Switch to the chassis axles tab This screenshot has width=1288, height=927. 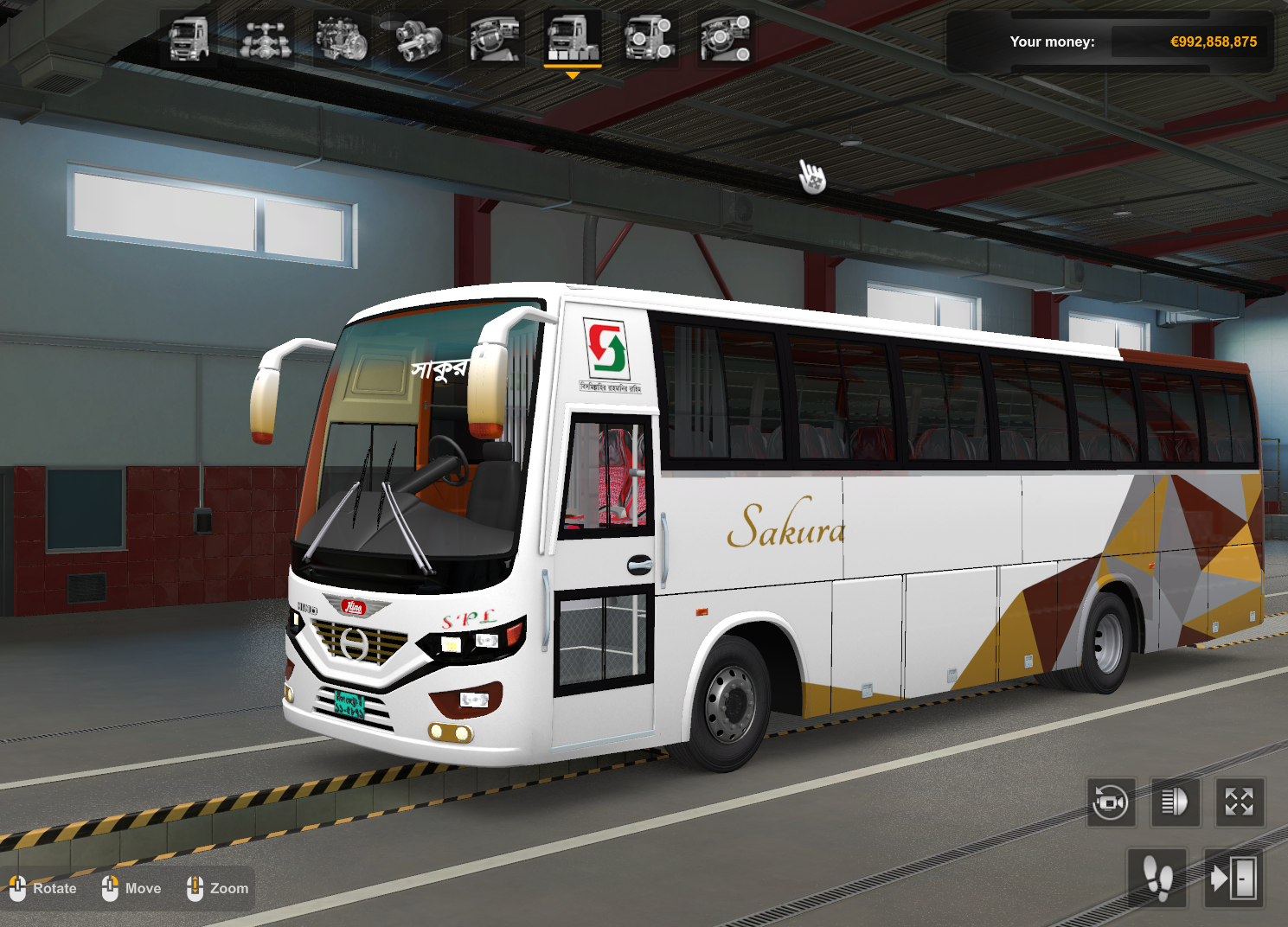[265, 39]
